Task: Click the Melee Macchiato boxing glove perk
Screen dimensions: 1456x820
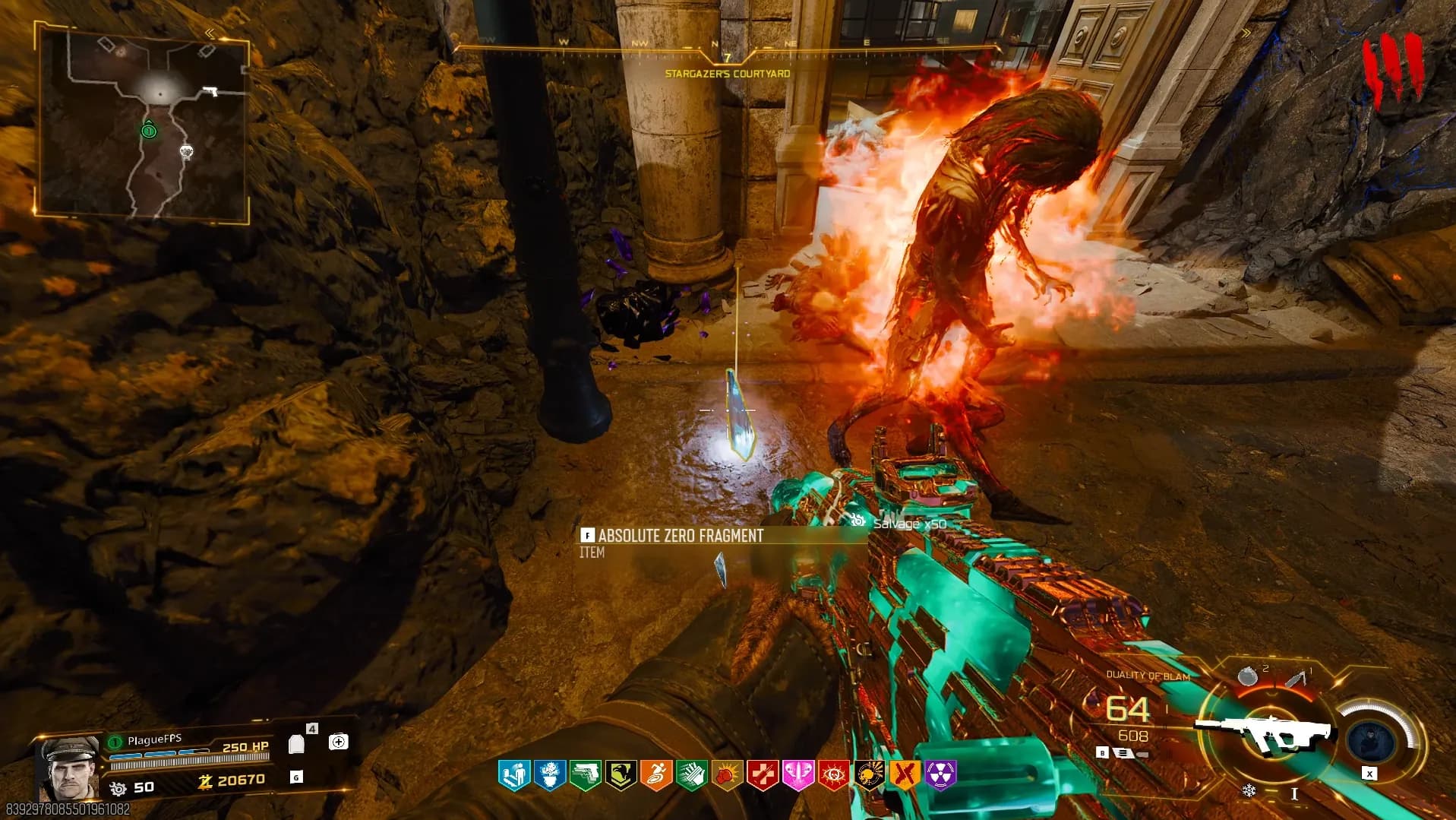Action: pos(728,775)
